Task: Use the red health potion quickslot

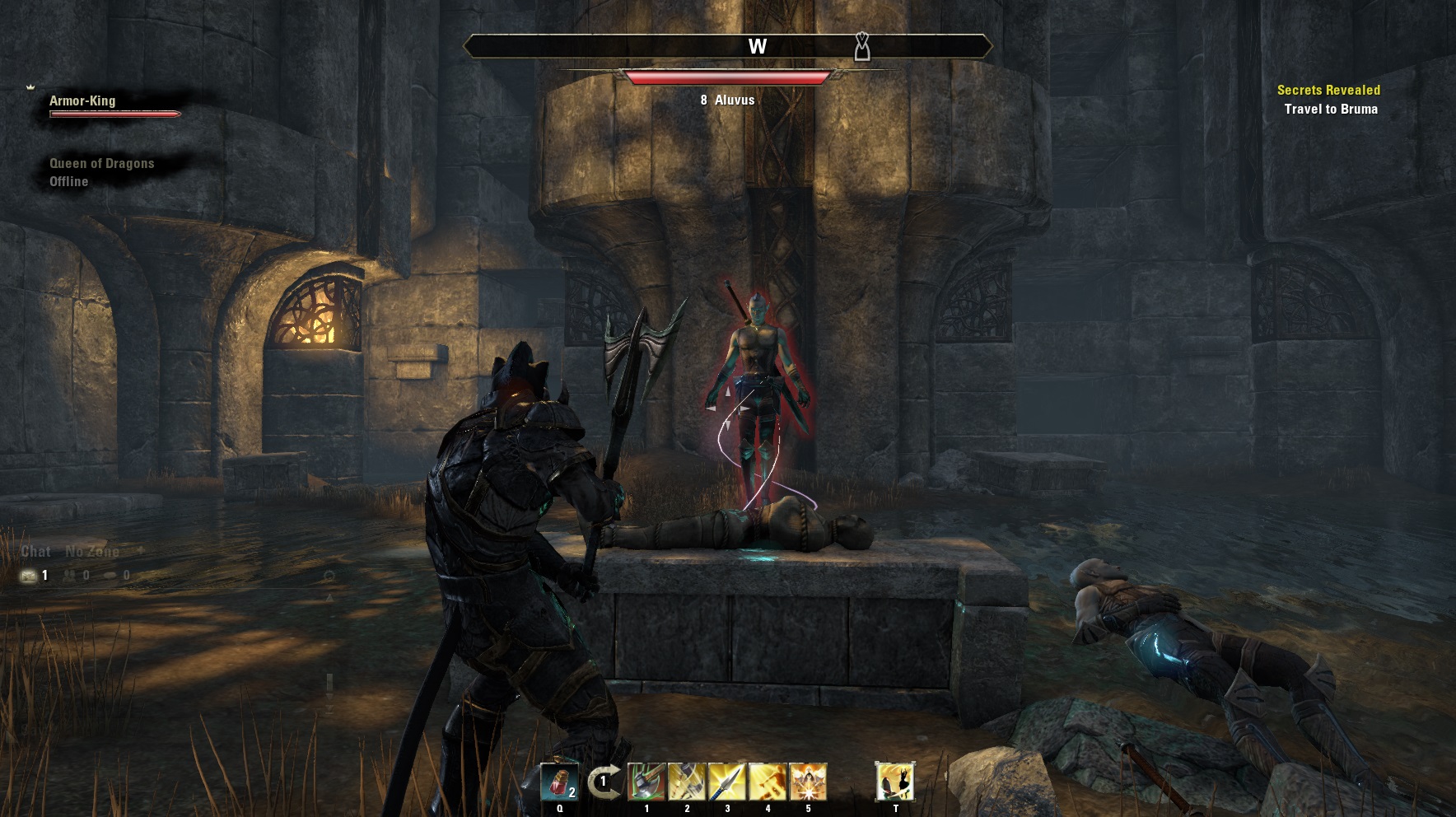Action: click(559, 782)
